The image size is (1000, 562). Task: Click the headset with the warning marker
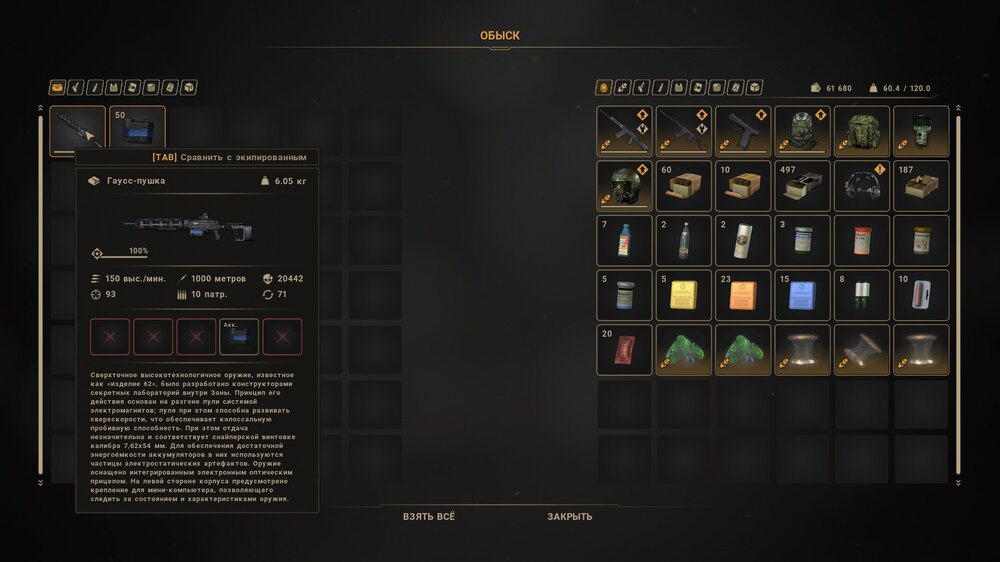click(x=862, y=186)
